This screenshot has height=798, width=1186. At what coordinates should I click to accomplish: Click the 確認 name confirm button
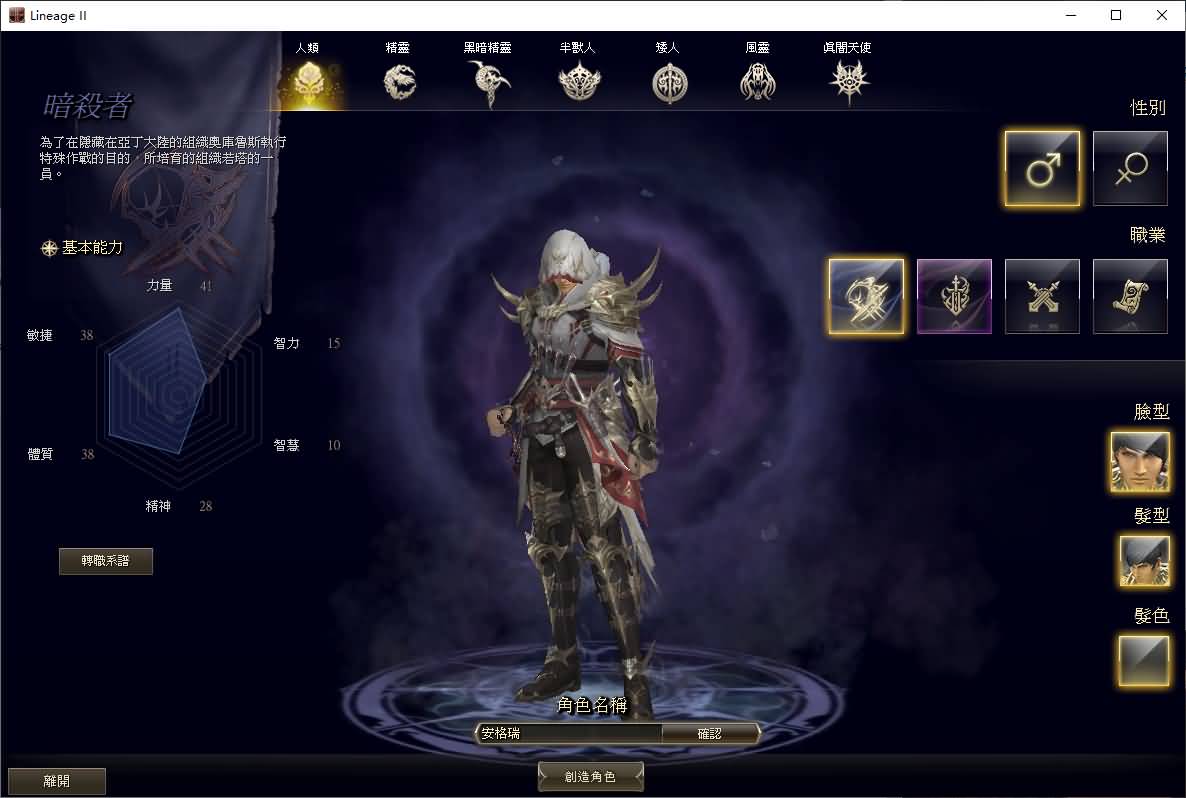coord(709,733)
